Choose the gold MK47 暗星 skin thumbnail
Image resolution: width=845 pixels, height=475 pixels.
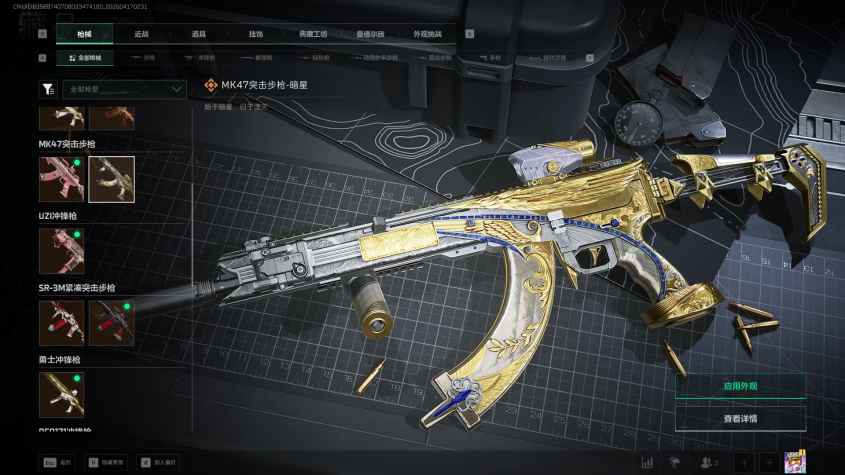[x=111, y=179]
